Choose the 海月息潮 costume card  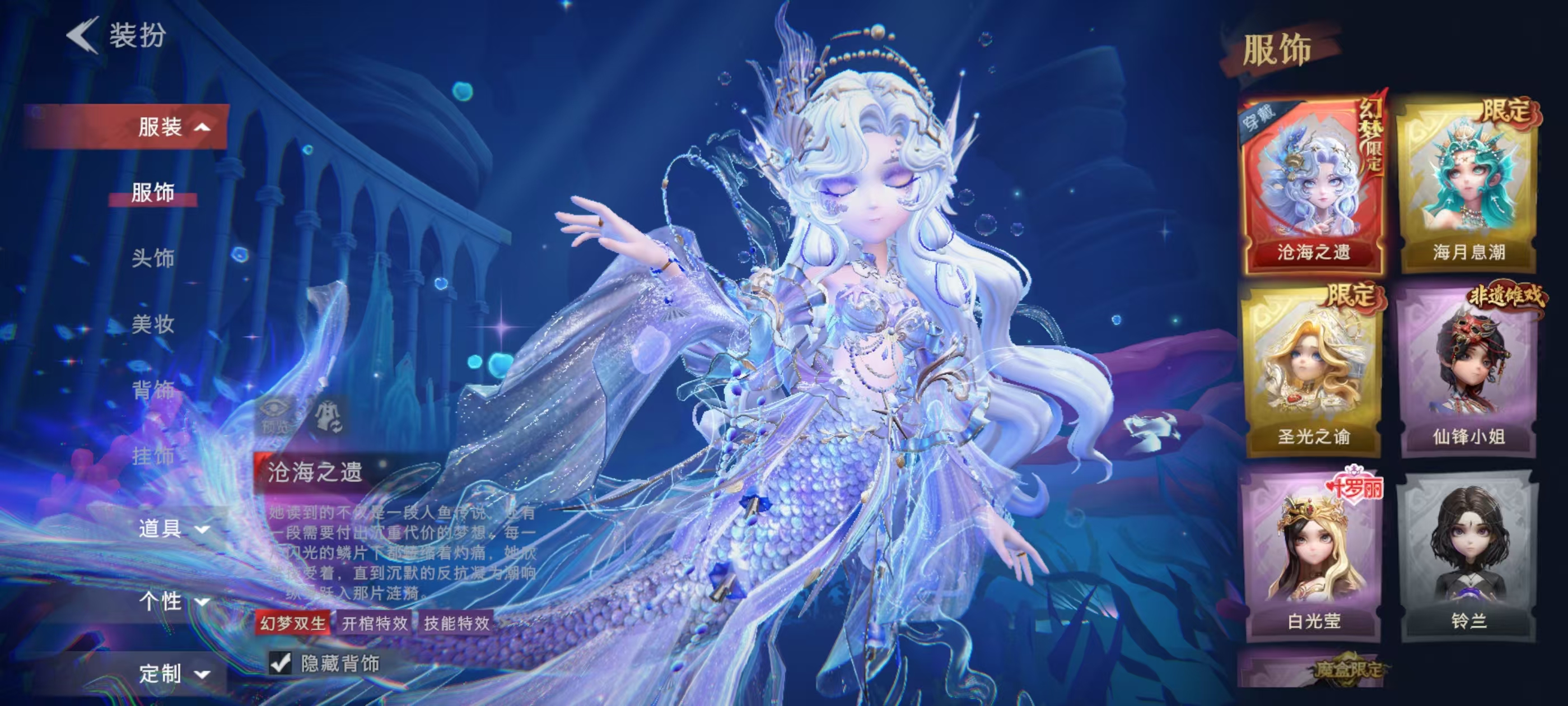tap(1469, 184)
